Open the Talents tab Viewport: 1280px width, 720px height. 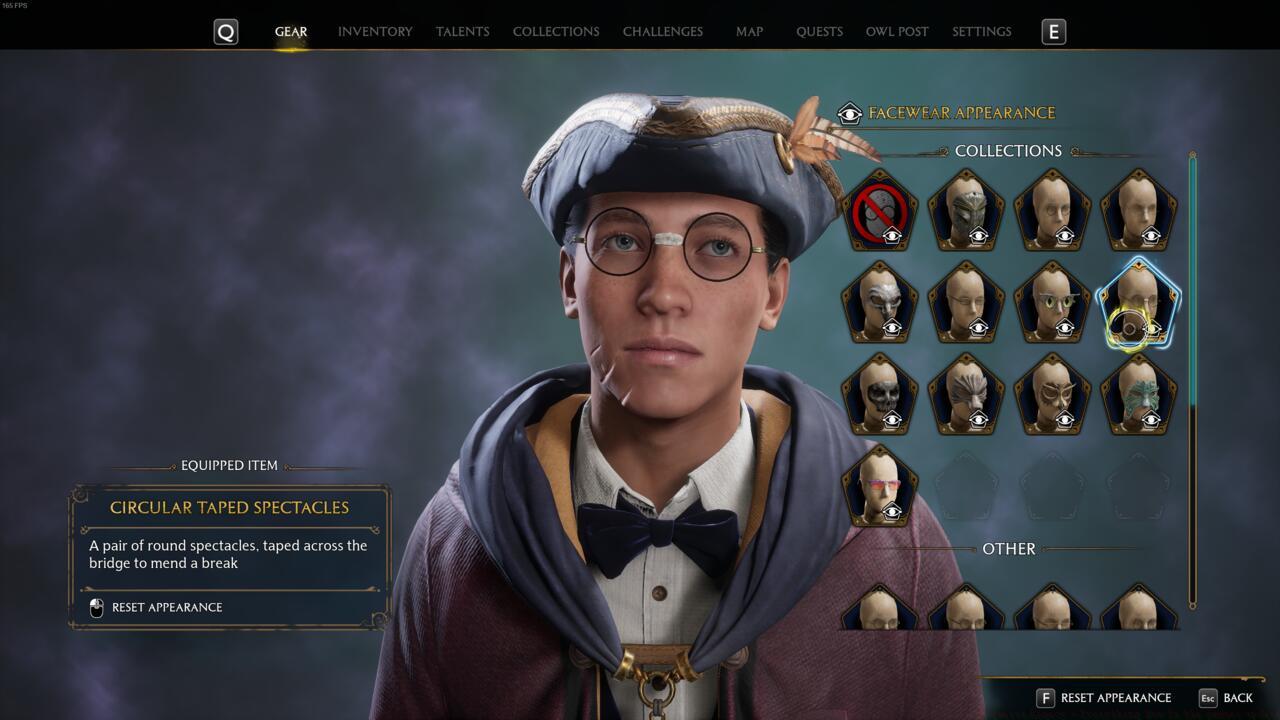pyautogui.click(x=462, y=32)
